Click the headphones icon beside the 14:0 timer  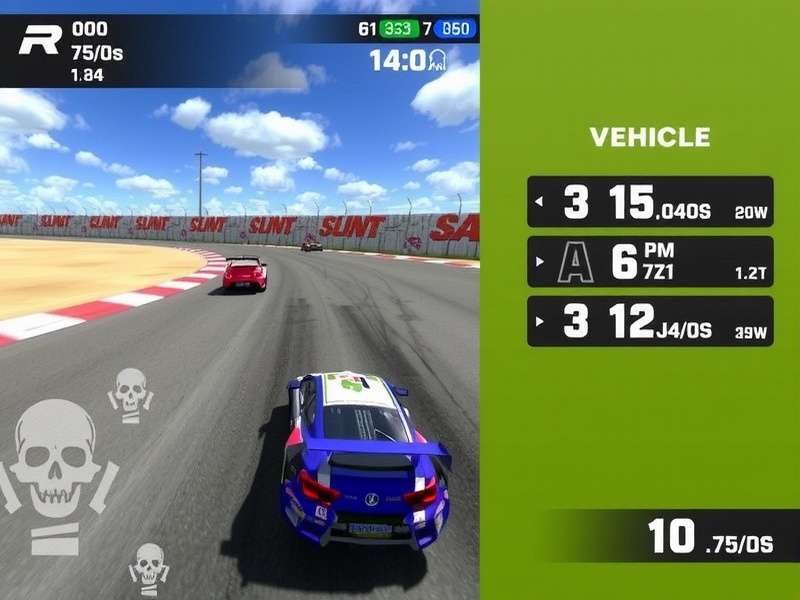437,61
